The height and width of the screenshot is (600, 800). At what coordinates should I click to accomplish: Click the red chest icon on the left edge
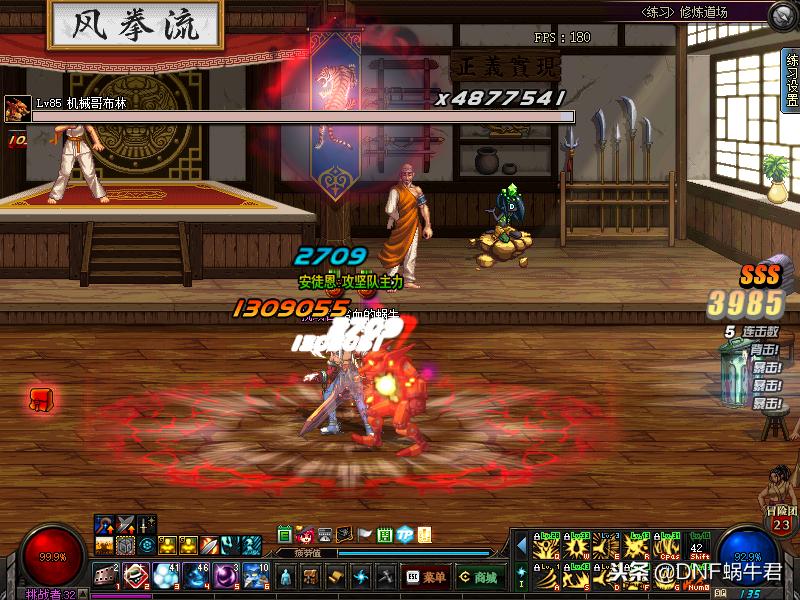click(41, 399)
